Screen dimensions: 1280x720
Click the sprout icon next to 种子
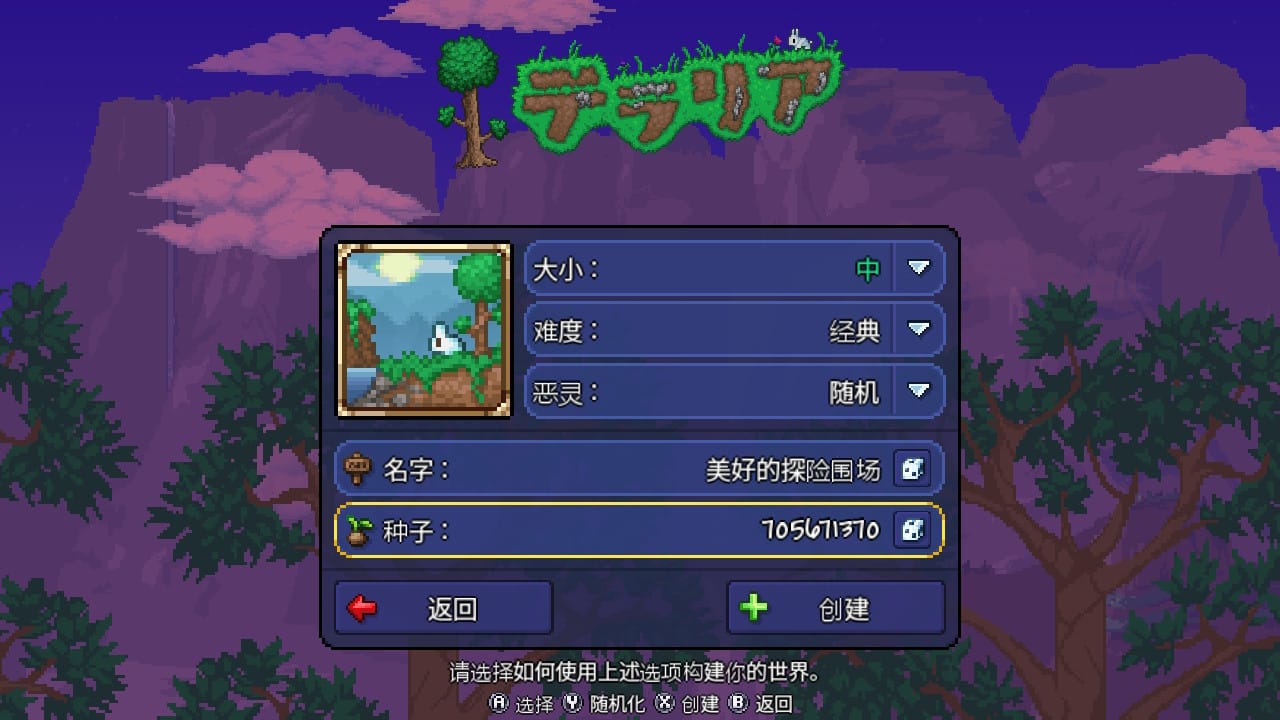click(x=360, y=531)
